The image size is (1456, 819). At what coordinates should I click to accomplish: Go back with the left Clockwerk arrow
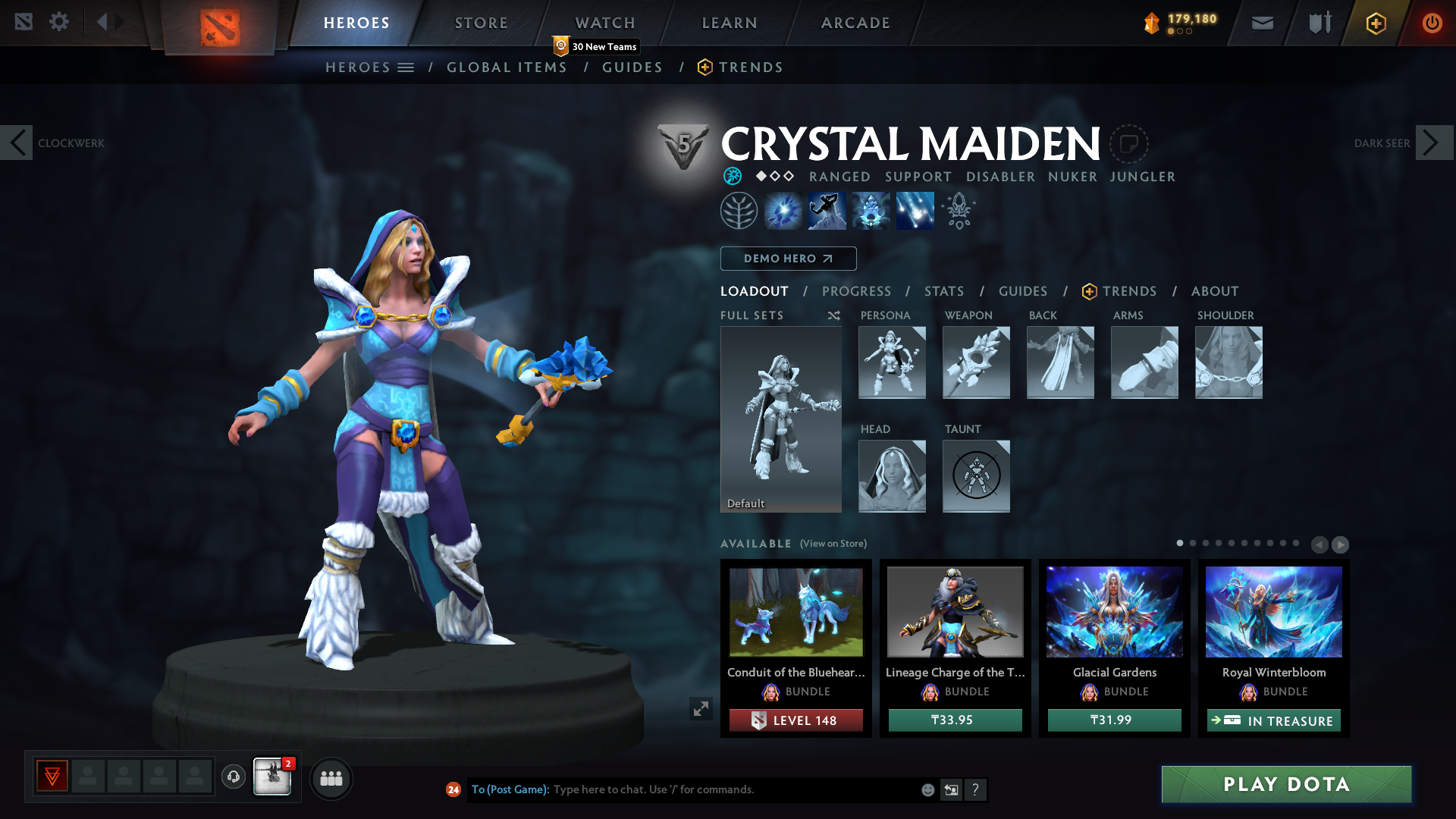point(17,143)
